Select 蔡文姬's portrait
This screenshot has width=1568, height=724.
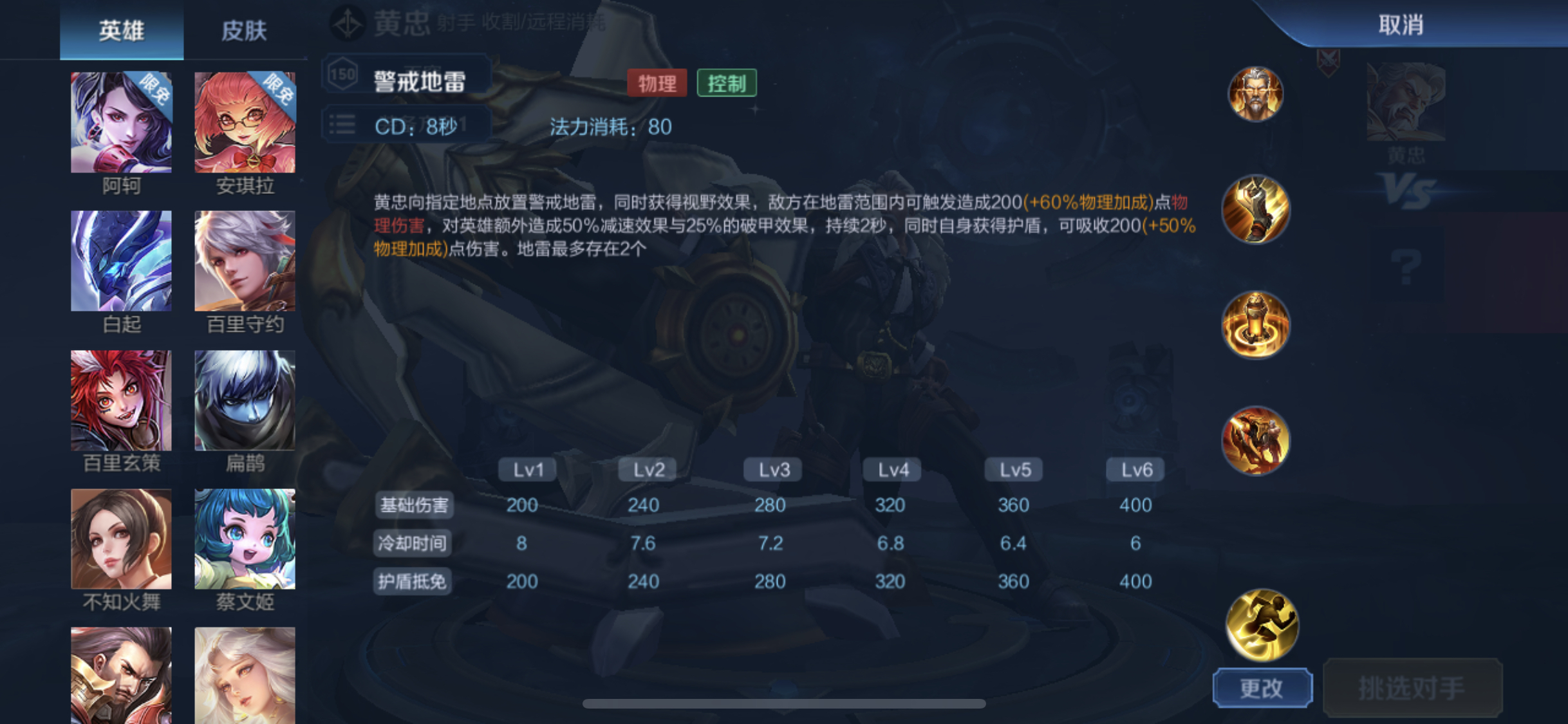pos(245,539)
